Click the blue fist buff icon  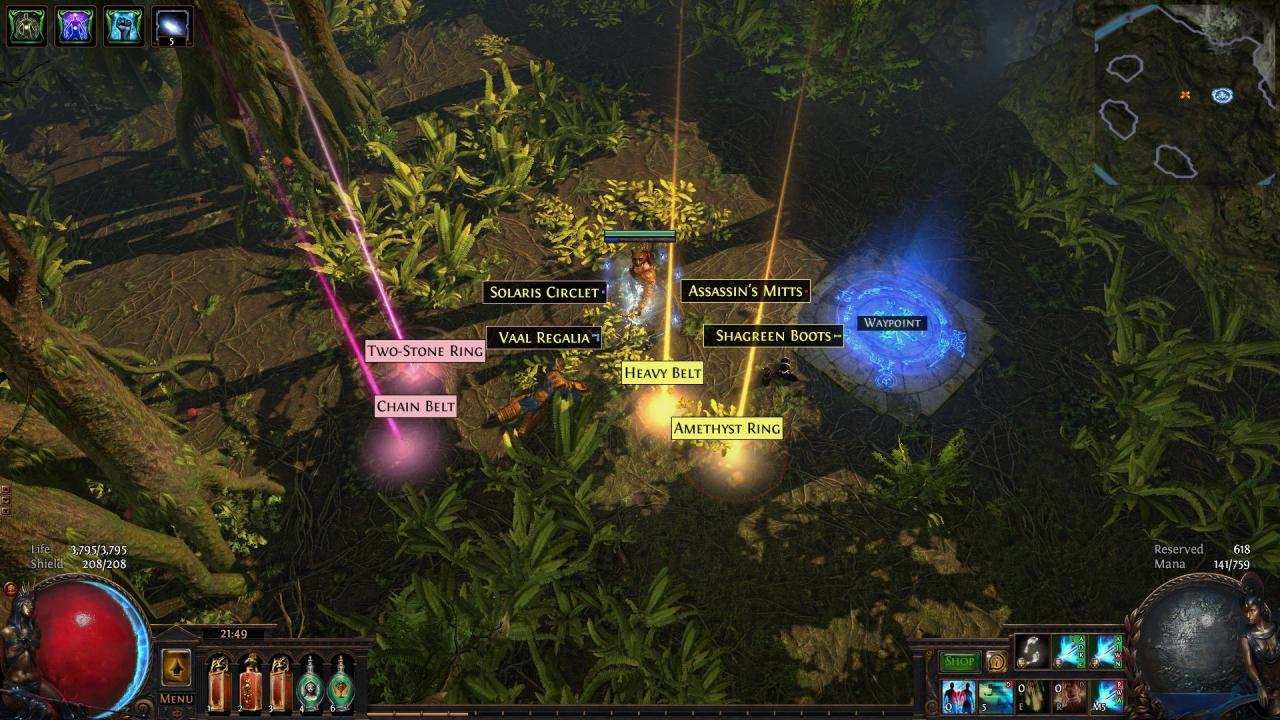click(123, 26)
